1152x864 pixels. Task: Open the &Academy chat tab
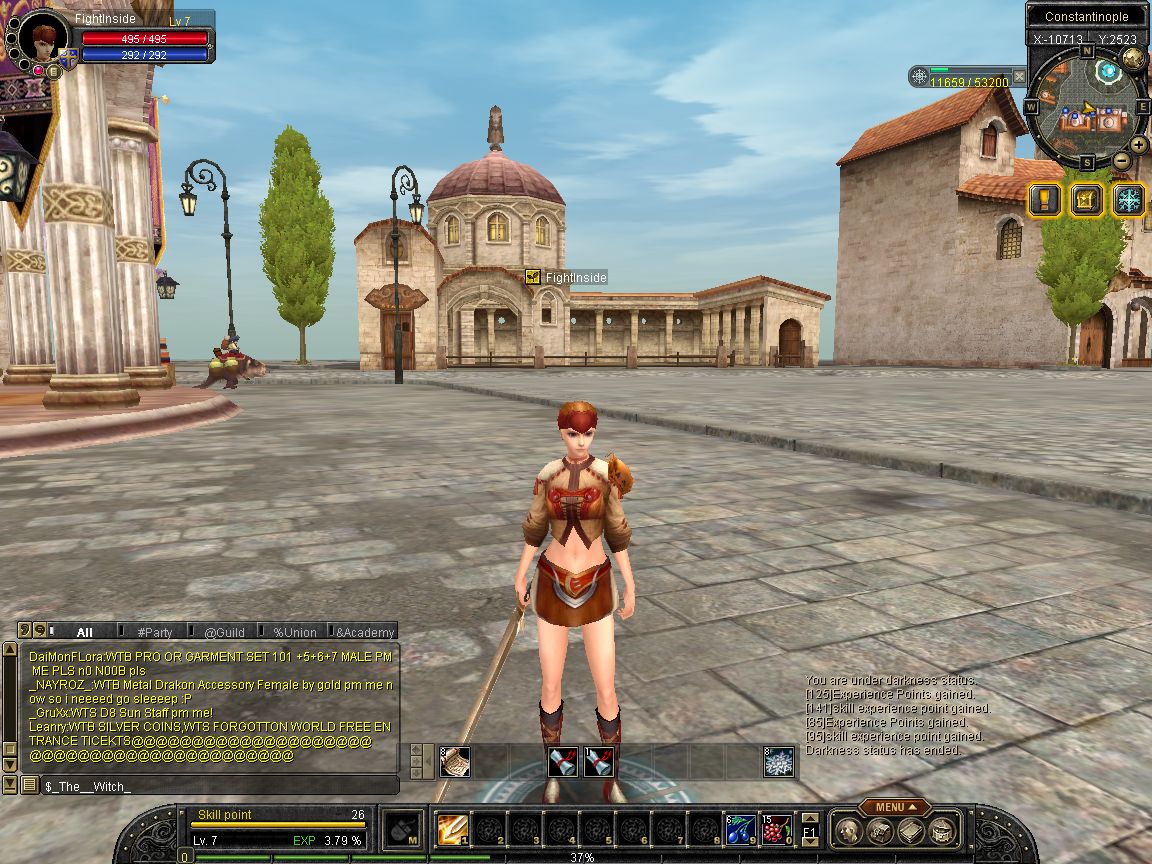365,632
